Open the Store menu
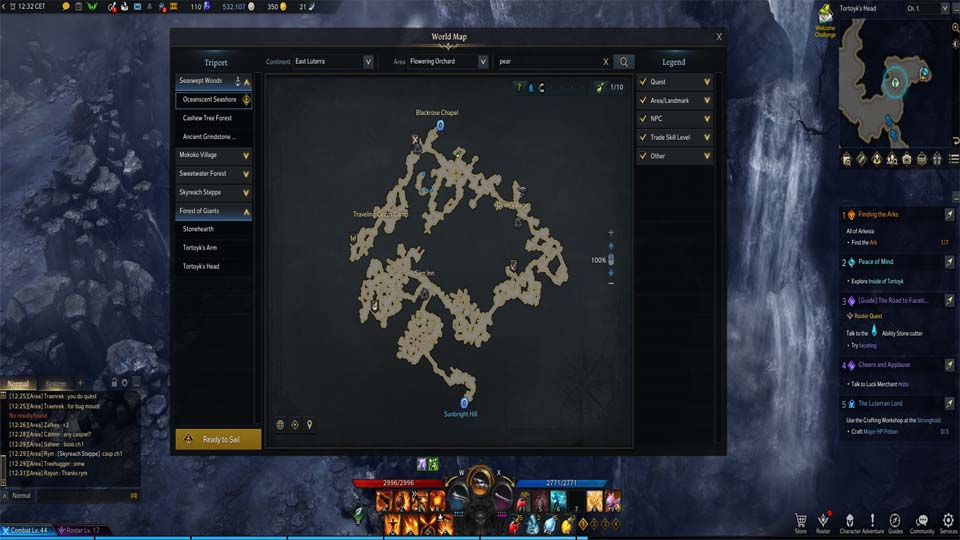Image resolution: width=960 pixels, height=540 pixels. (800, 521)
